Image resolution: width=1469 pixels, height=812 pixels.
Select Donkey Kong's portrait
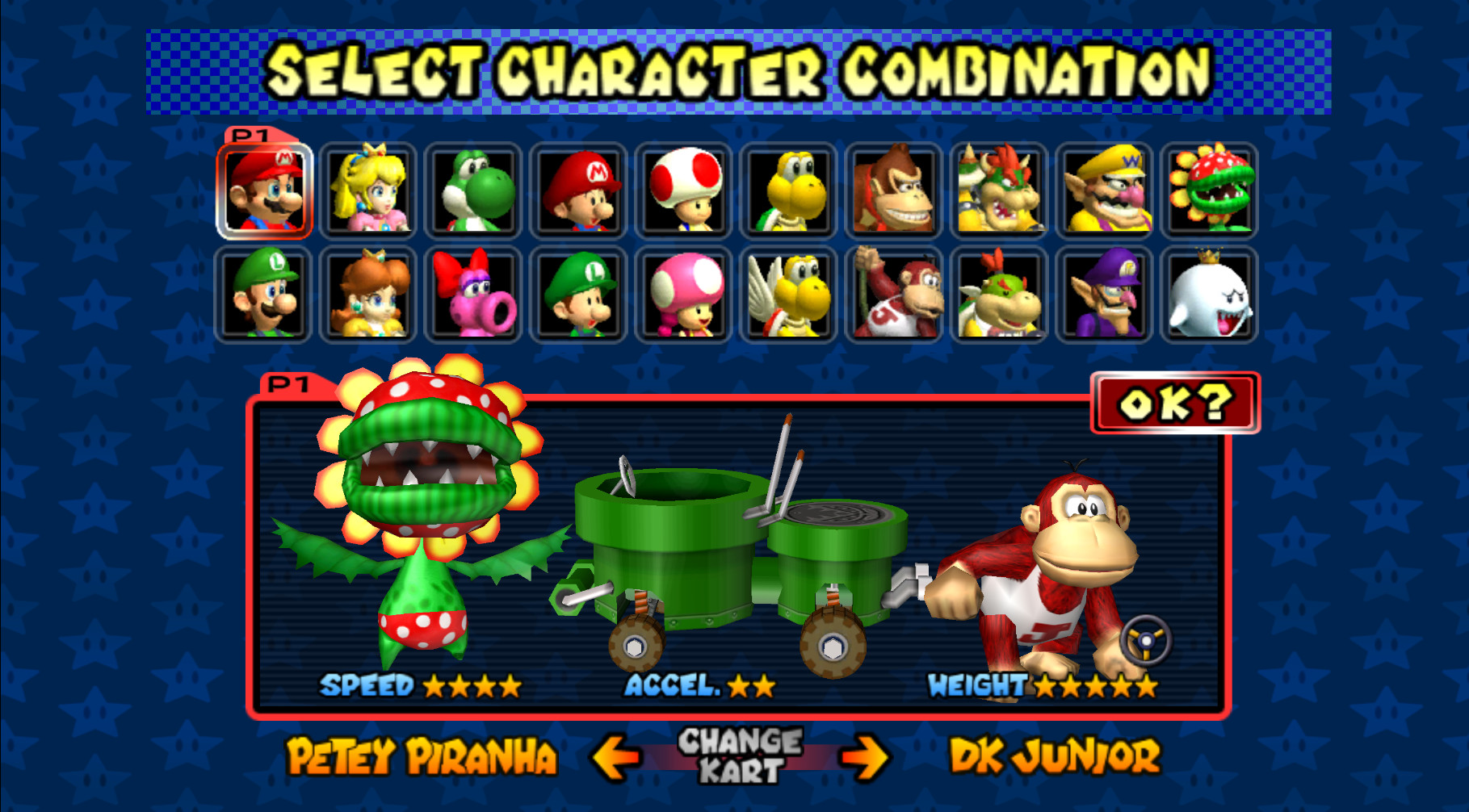click(x=893, y=189)
